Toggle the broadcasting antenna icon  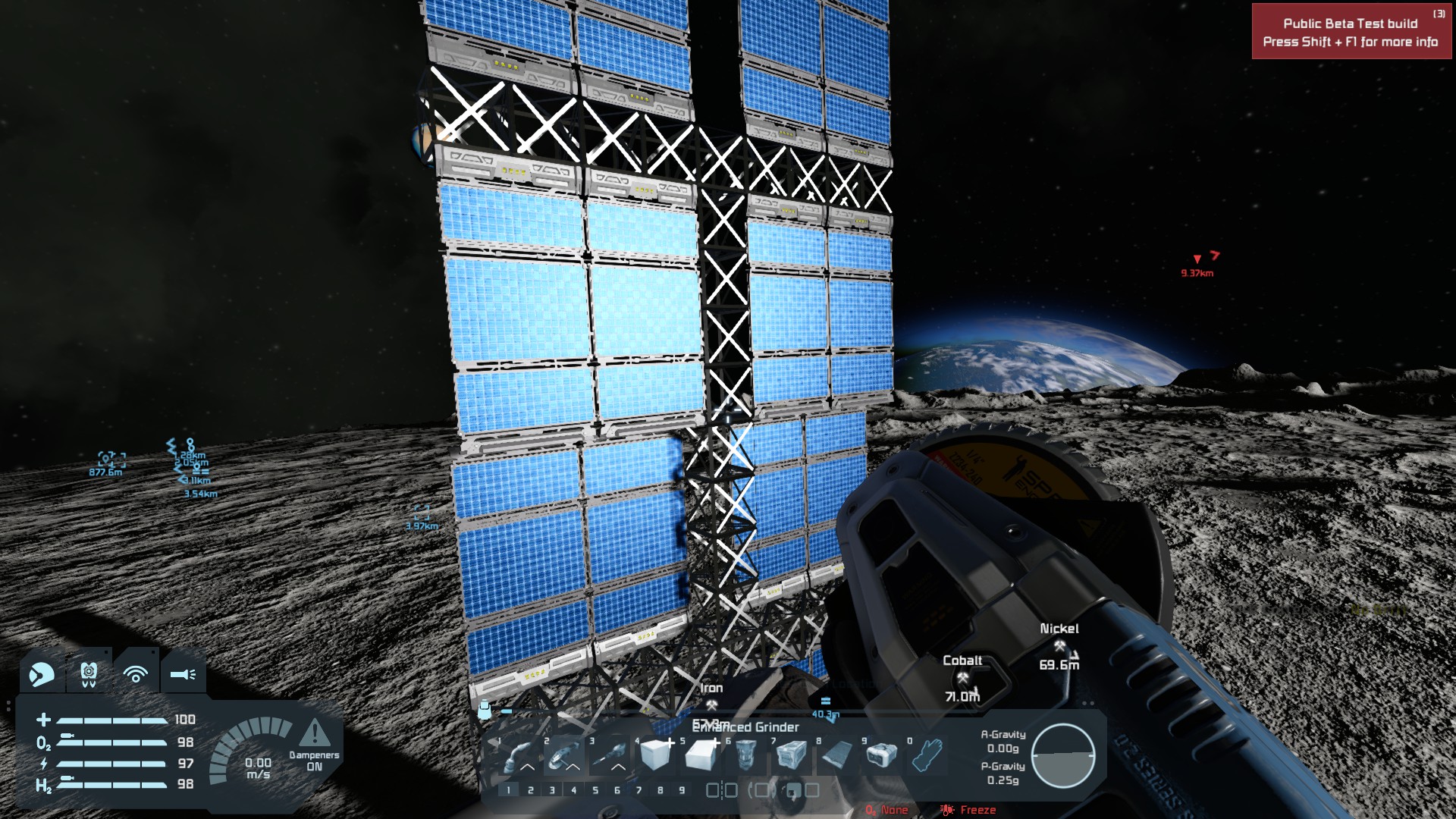pos(136,673)
